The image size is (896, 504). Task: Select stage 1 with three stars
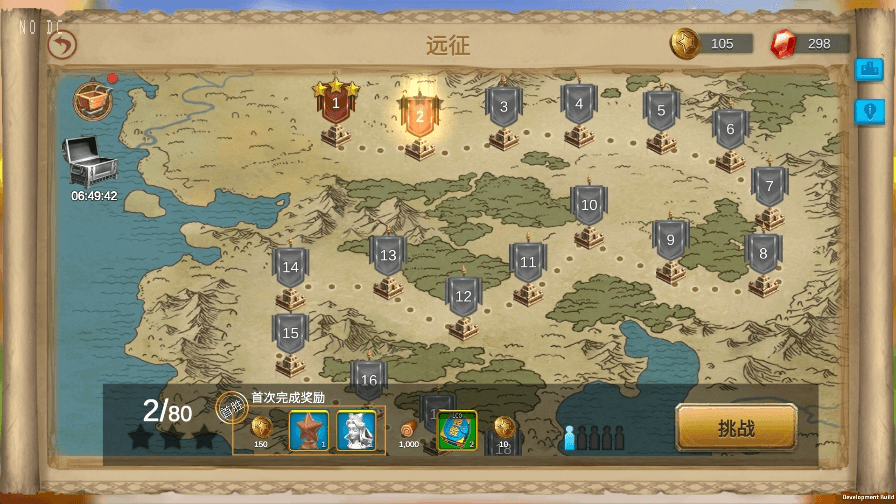336,104
